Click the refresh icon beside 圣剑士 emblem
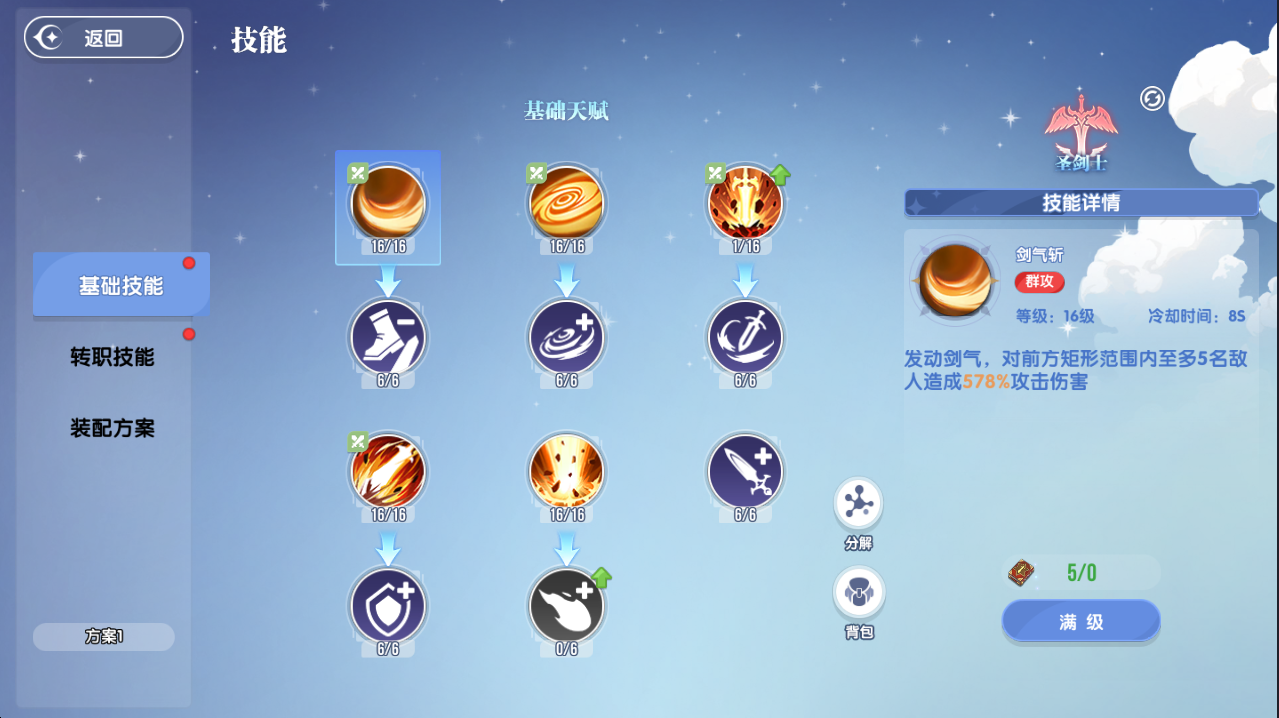Screen dimensions: 1279x718 pyautogui.click(x=1152, y=98)
